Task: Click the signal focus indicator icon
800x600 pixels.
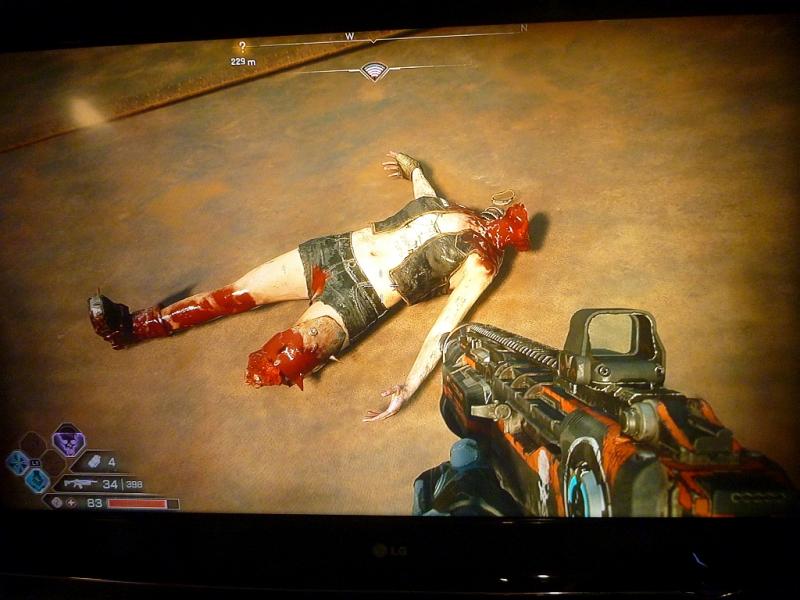Action: click(x=374, y=70)
